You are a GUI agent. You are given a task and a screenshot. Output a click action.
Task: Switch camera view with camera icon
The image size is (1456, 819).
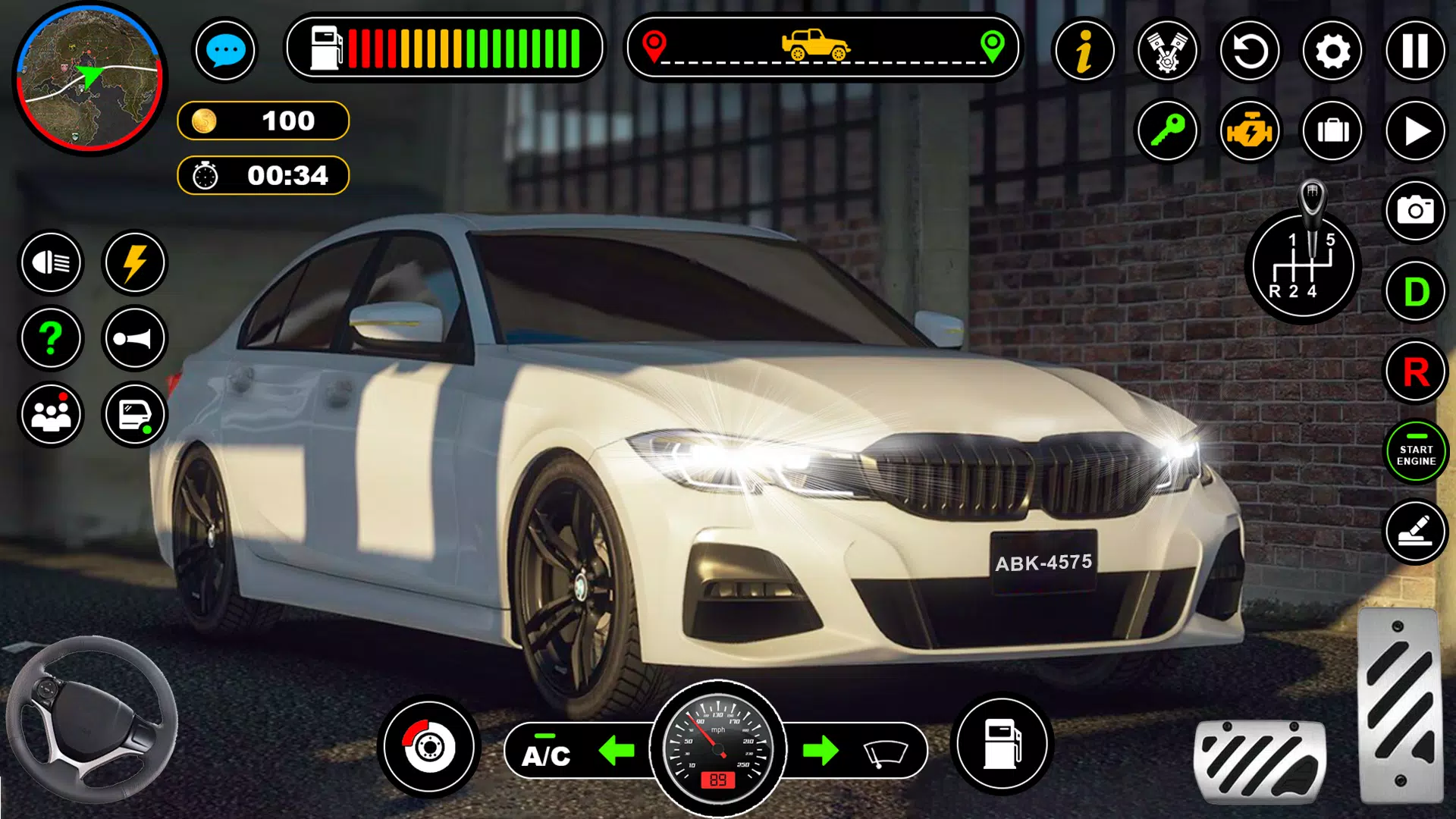point(1415,210)
